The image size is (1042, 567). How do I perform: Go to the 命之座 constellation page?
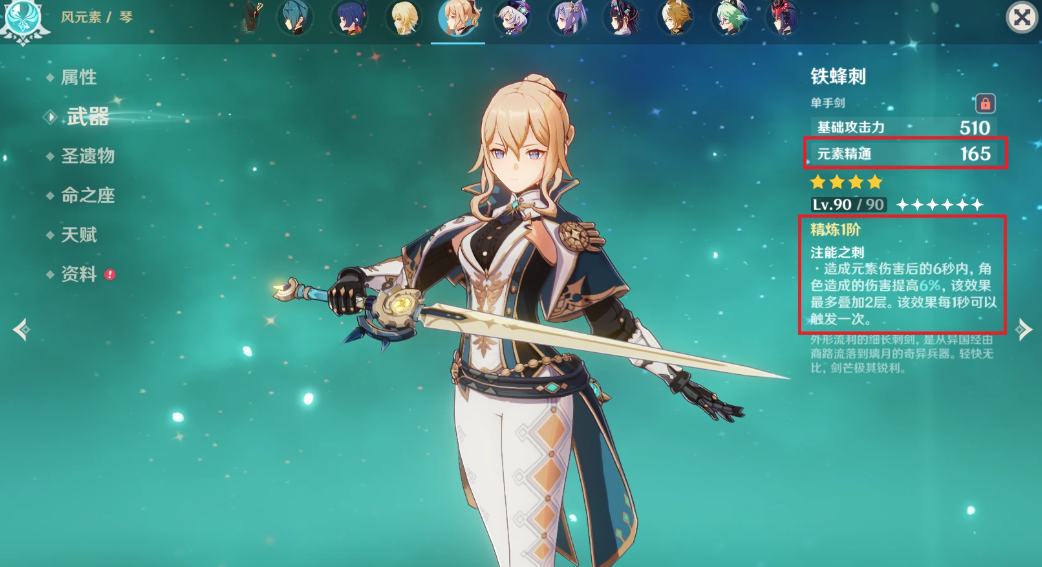tap(87, 196)
